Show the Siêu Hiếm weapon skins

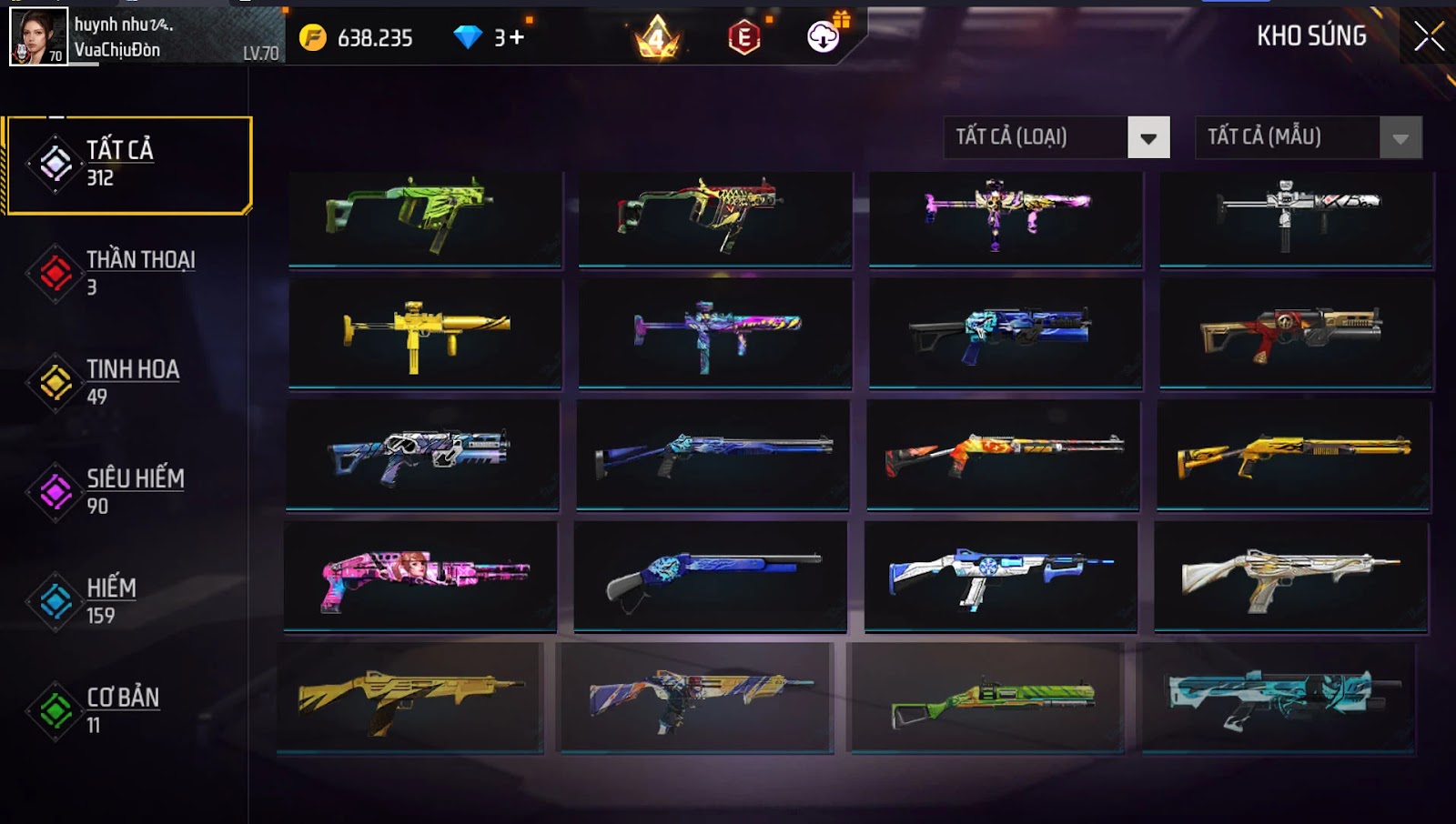127,491
